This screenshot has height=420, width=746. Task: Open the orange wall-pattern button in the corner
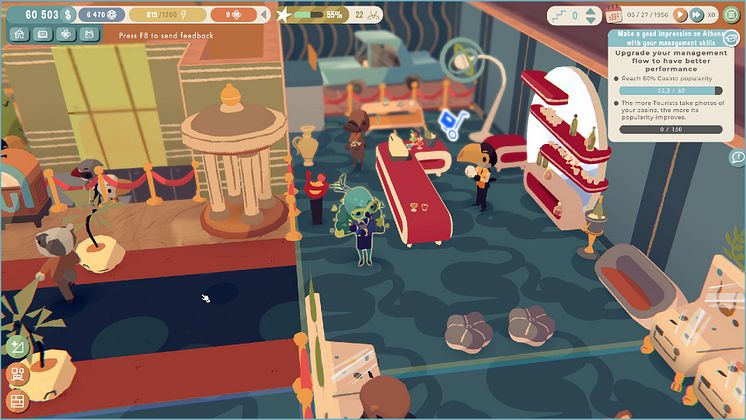16,402
